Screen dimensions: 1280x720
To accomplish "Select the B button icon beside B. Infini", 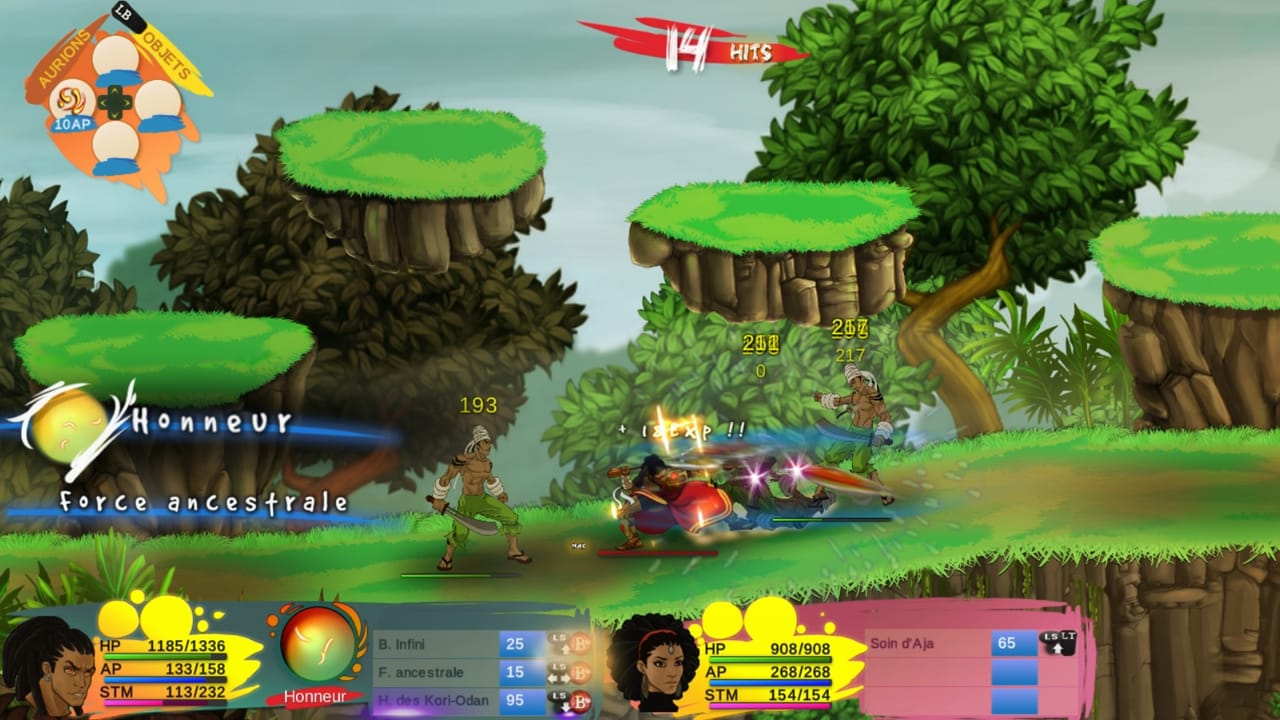I will pos(580,644).
